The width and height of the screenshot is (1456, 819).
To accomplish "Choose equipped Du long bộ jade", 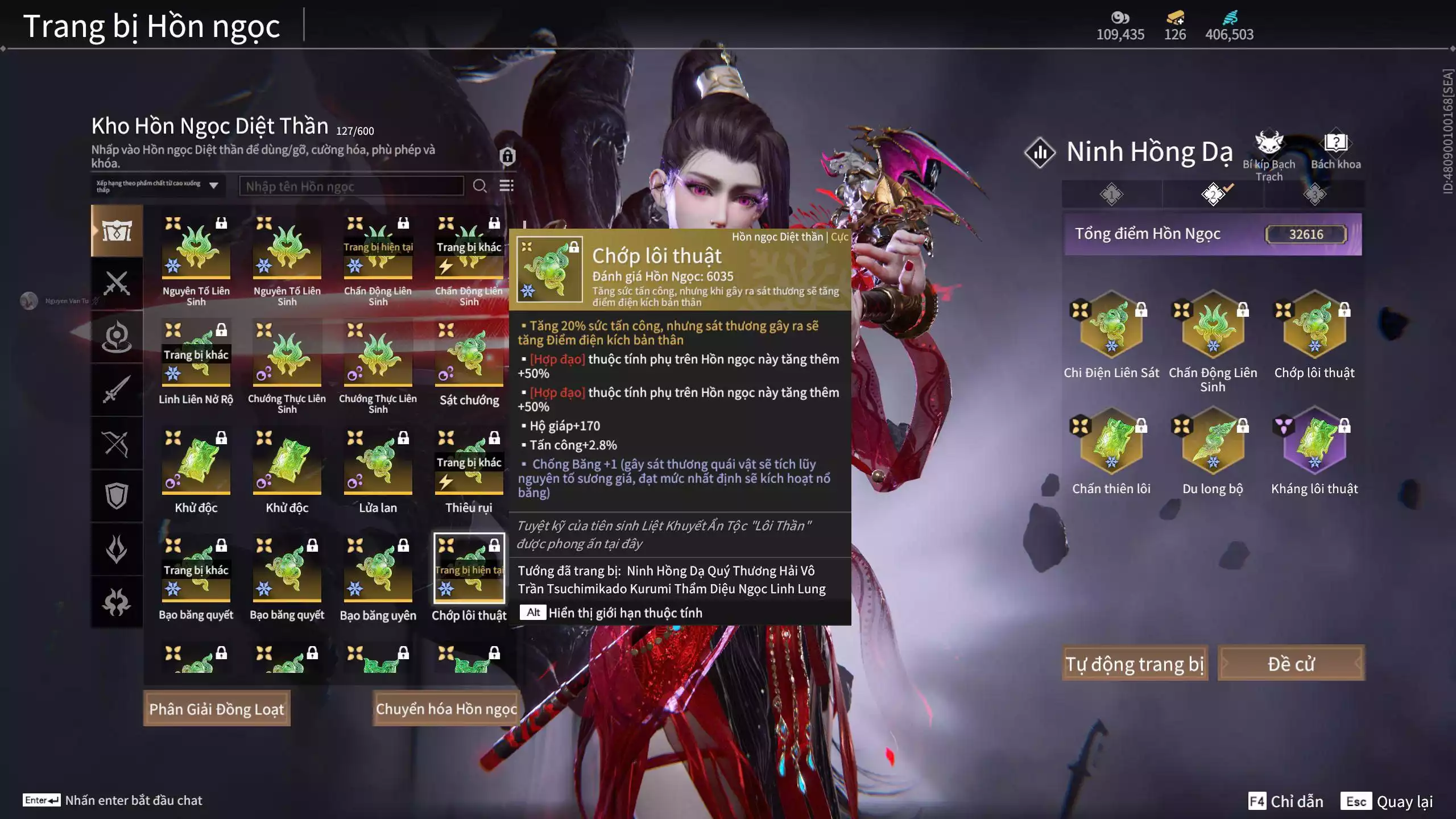I will click(x=1213, y=444).
